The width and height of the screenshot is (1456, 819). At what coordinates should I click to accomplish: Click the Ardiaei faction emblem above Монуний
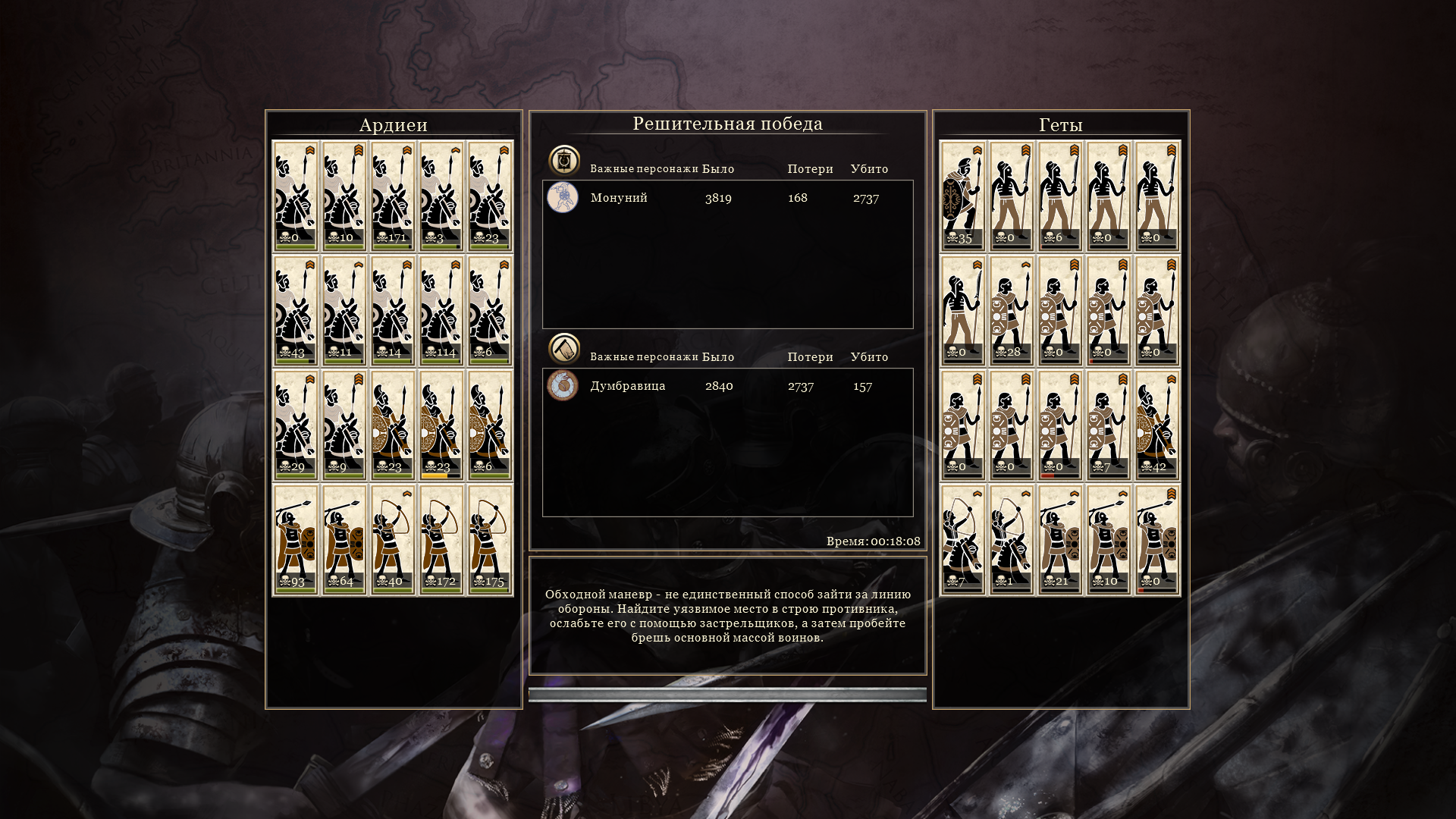564,161
